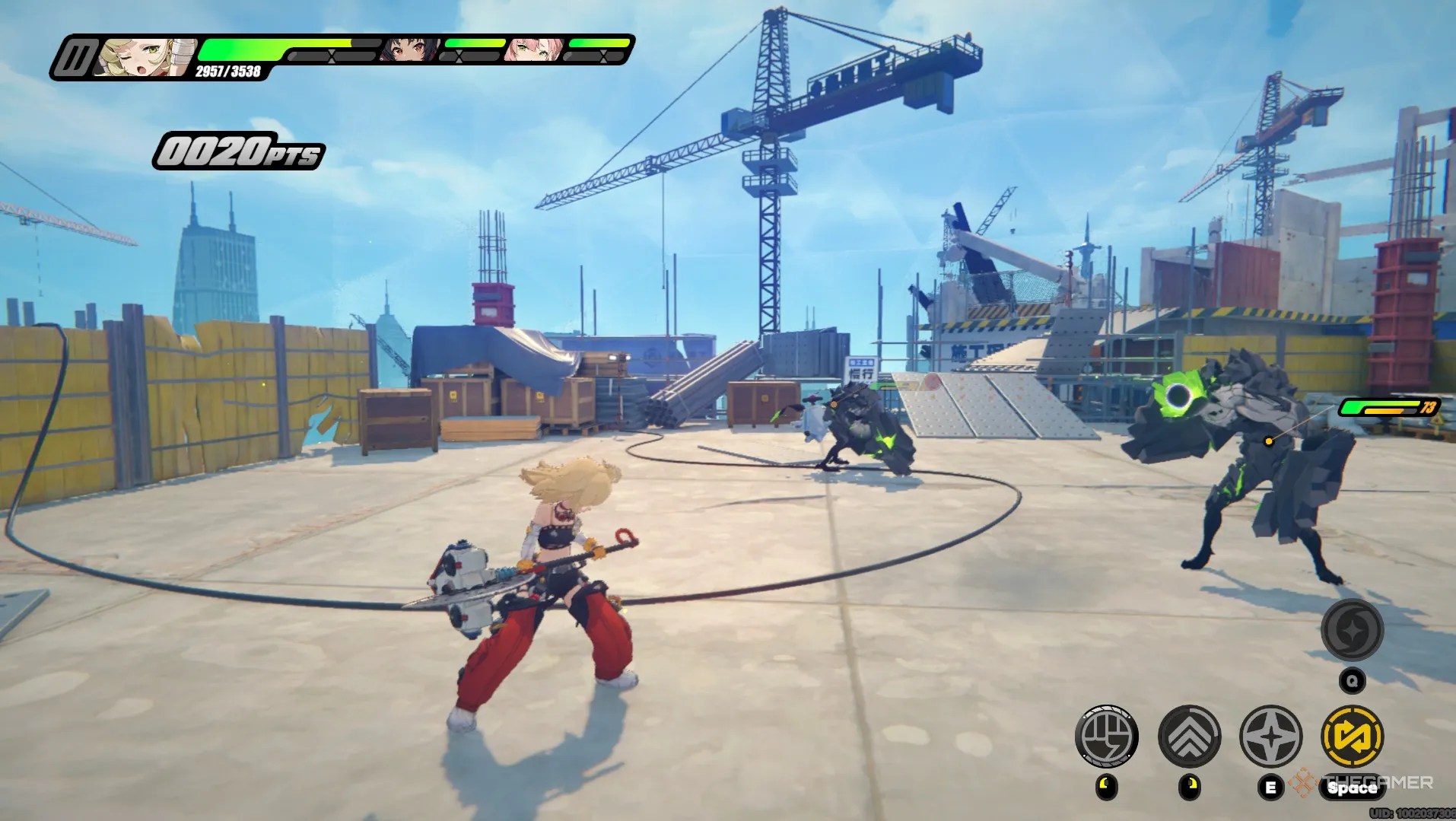Use the fist basic attack icon
Screen dimensions: 1456x821
pos(1106,736)
